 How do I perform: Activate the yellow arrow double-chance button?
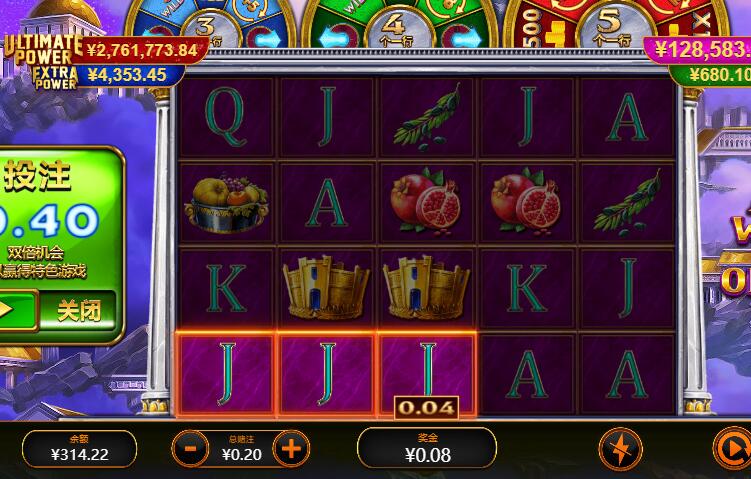point(14,310)
